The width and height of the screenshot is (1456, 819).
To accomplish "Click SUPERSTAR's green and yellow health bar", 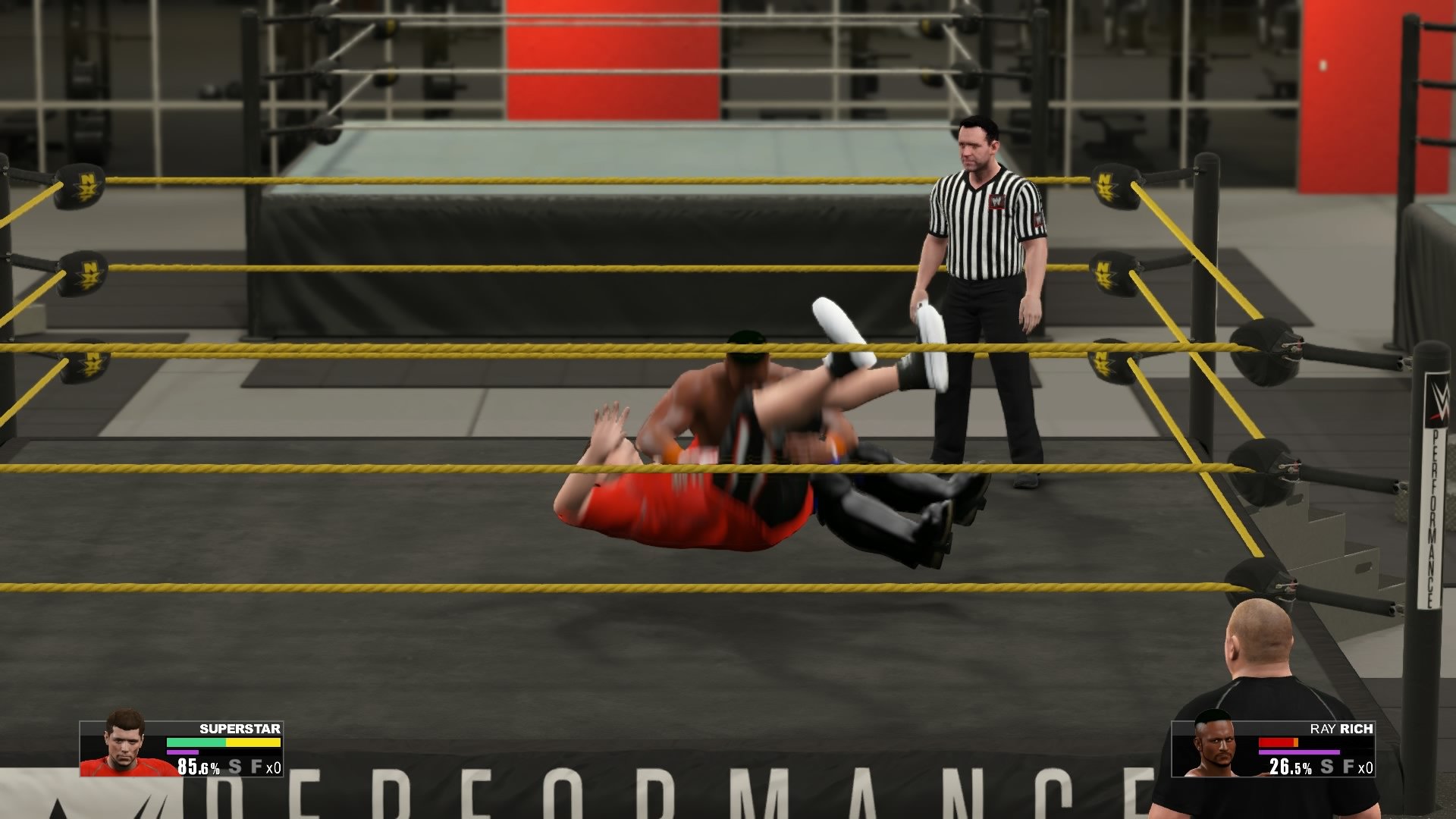I will (x=224, y=742).
